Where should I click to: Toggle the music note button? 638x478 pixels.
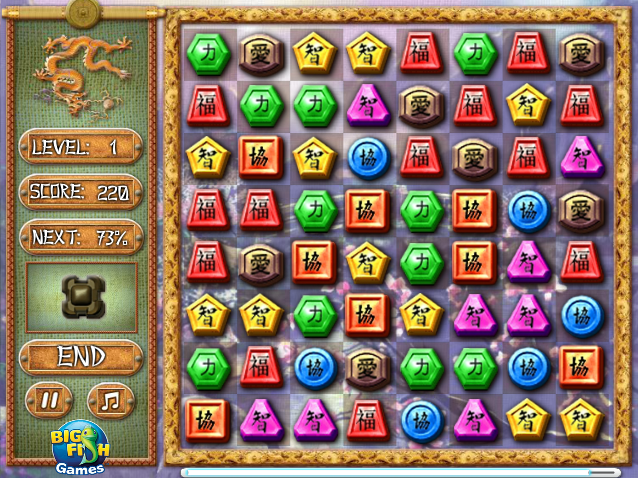tap(110, 400)
